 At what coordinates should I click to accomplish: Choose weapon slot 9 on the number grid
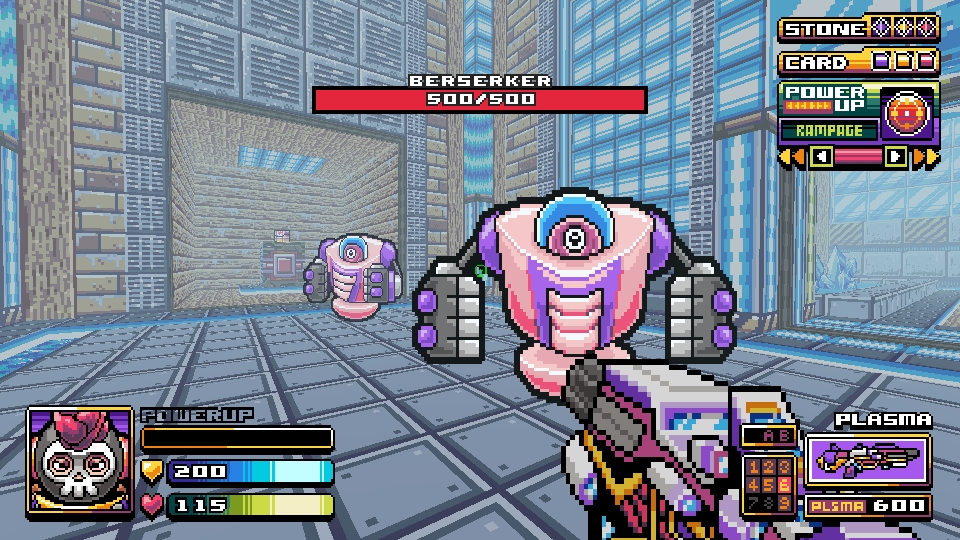coord(785,501)
